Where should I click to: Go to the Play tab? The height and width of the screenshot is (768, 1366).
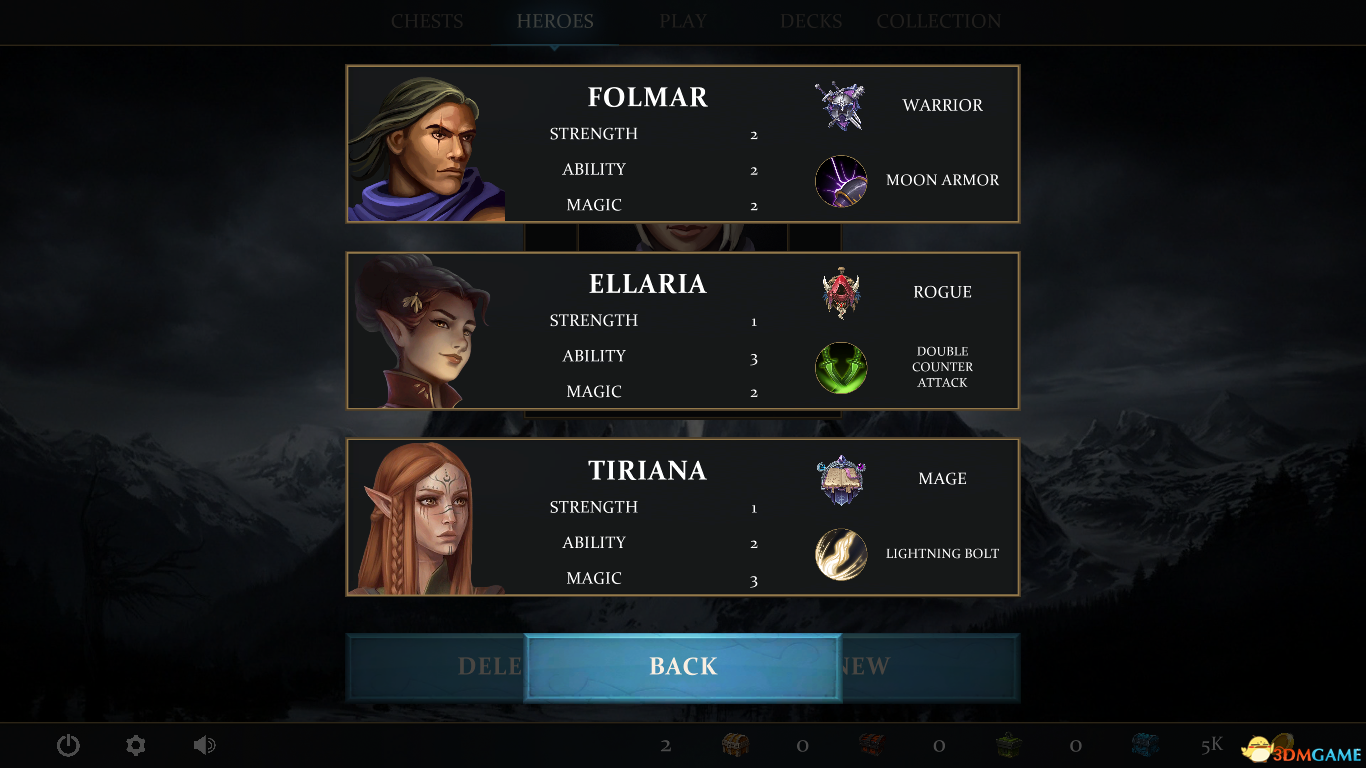[683, 21]
